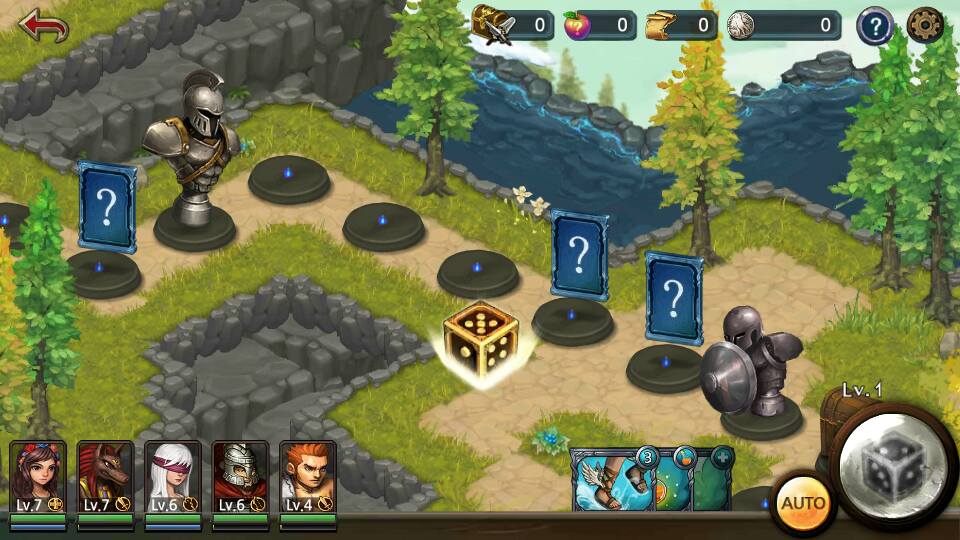Toggle the AUTO play button
The image size is (960, 540).
coord(802,502)
